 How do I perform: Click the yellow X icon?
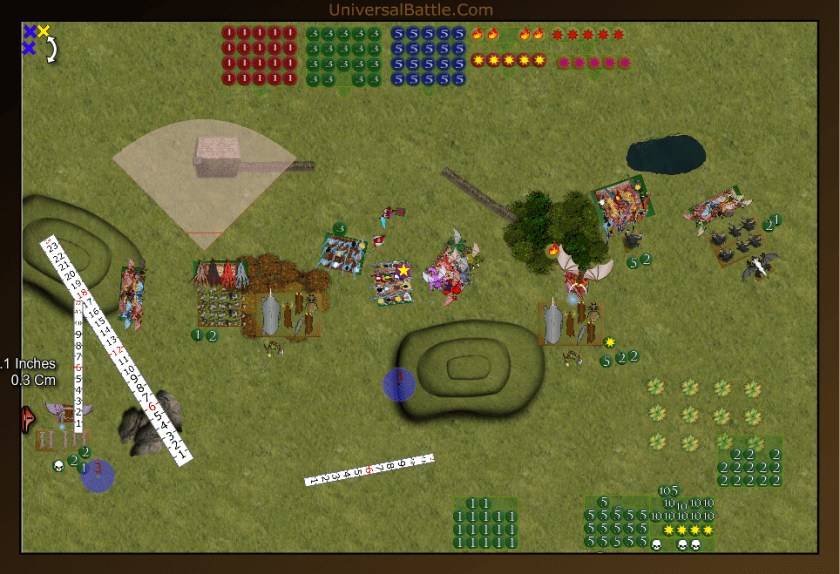coord(44,32)
